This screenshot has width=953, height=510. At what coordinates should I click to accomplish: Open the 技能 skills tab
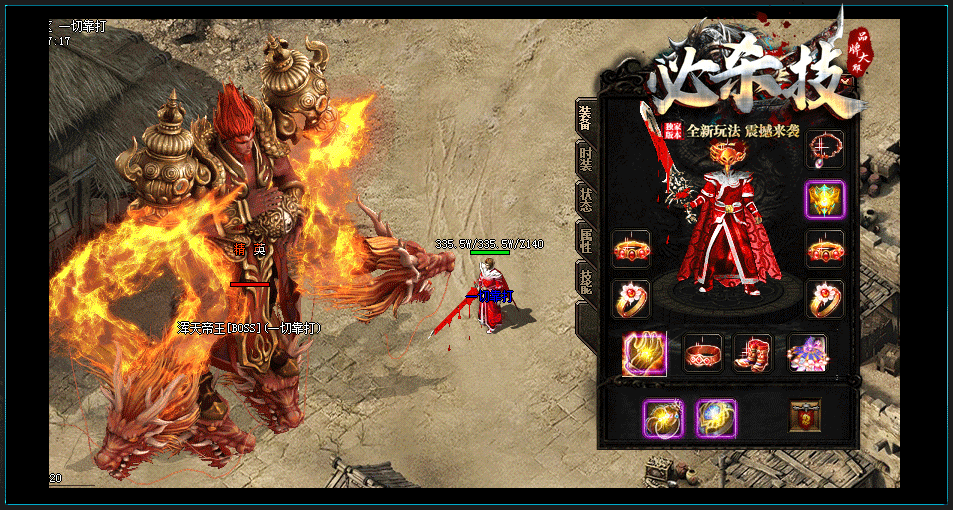pos(585,281)
